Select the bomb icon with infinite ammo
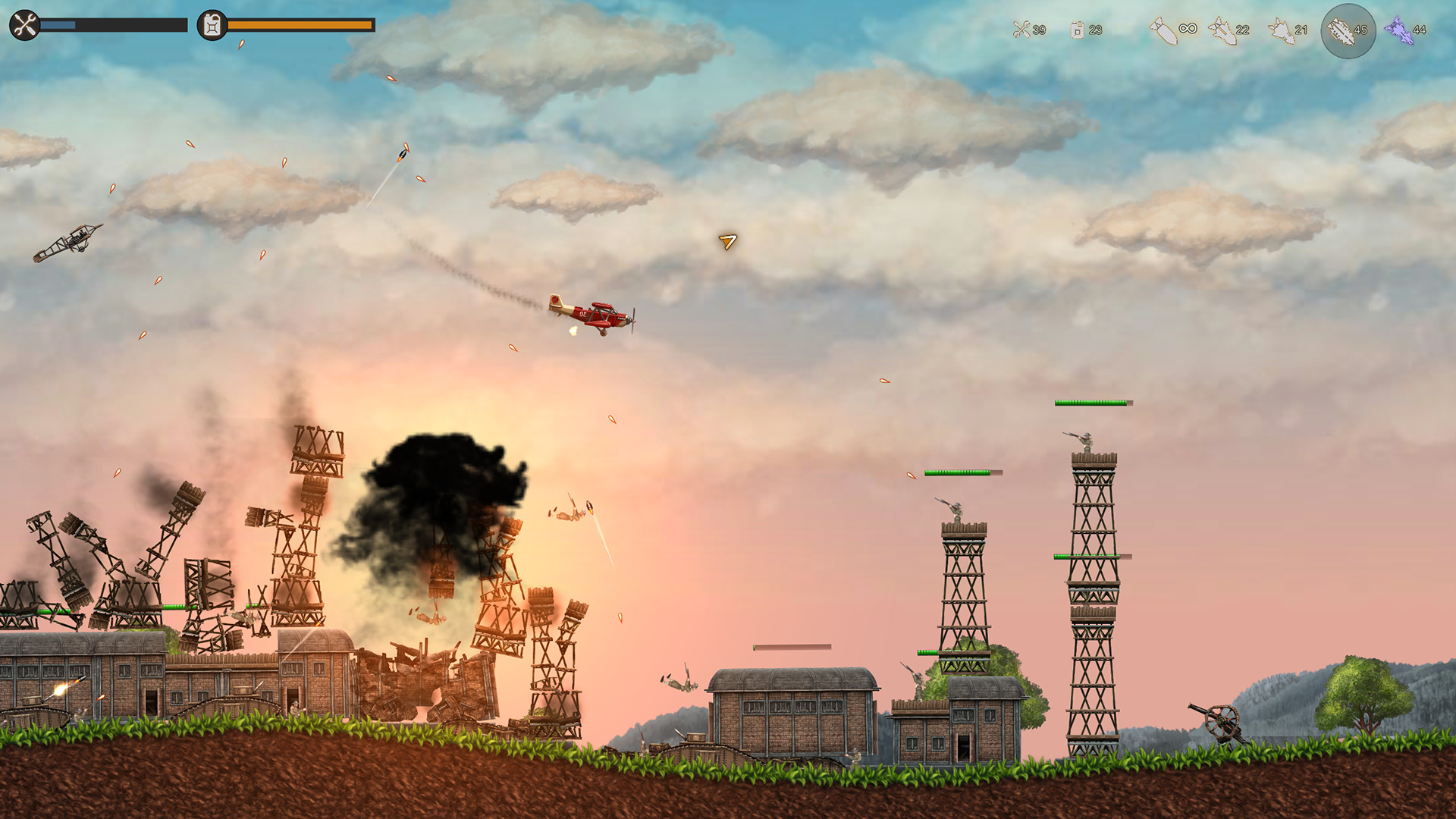This screenshot has height=819, width=1456. click(1163, 30)
